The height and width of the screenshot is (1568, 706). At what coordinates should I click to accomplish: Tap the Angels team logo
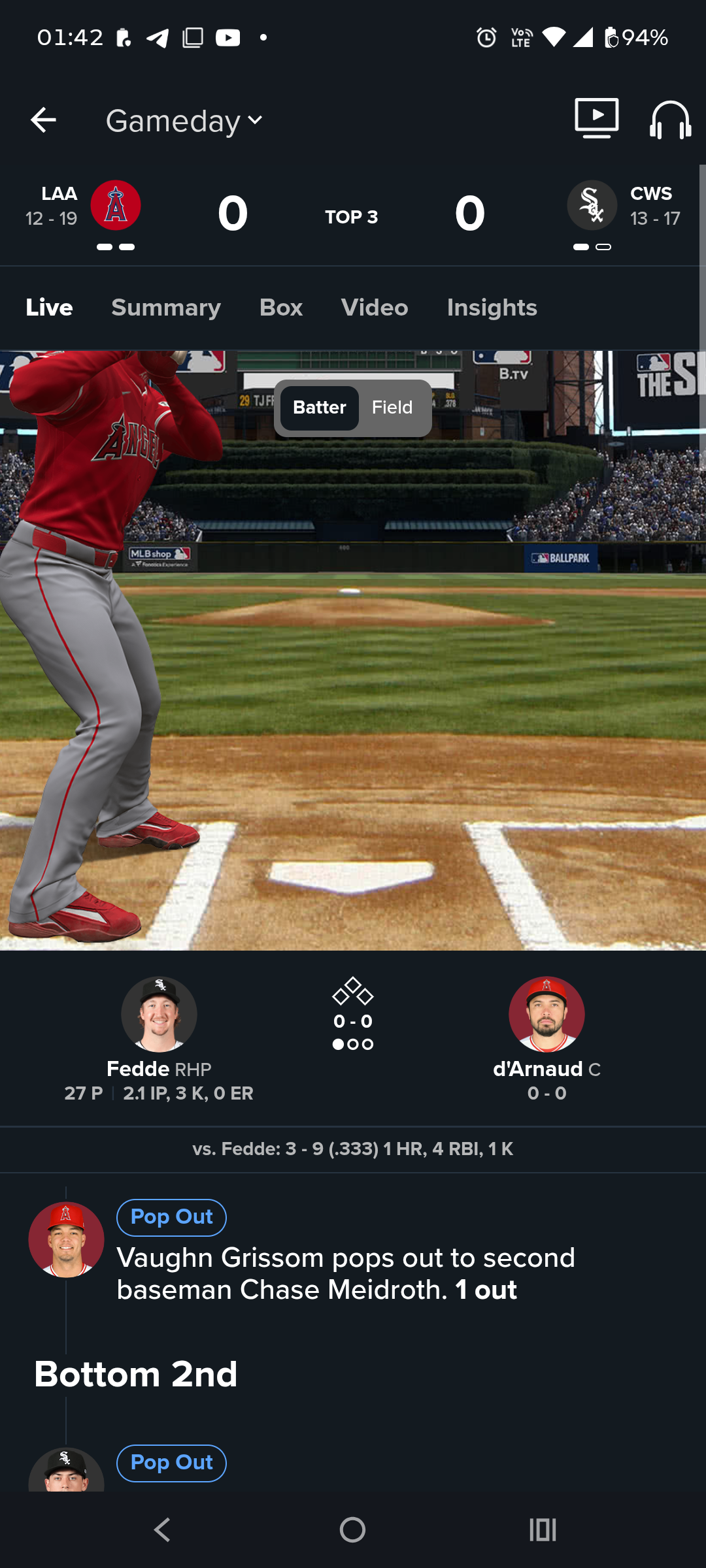pyautogui.click(x=116, y=205)
